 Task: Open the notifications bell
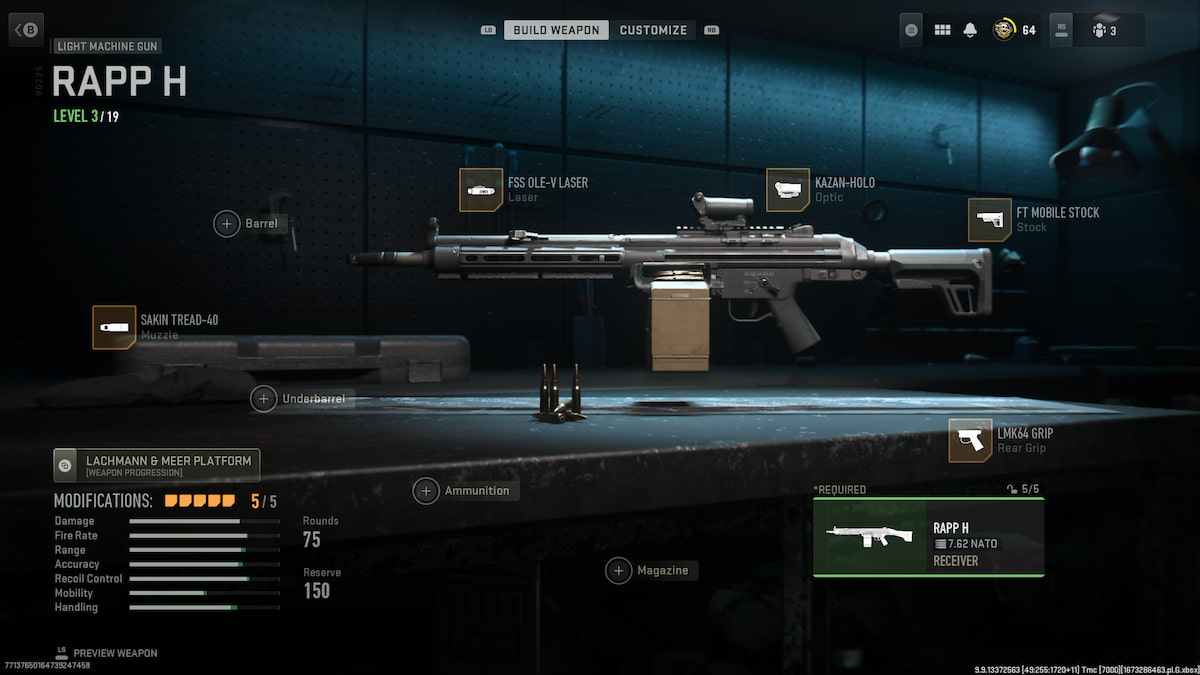tap(969, 30)
